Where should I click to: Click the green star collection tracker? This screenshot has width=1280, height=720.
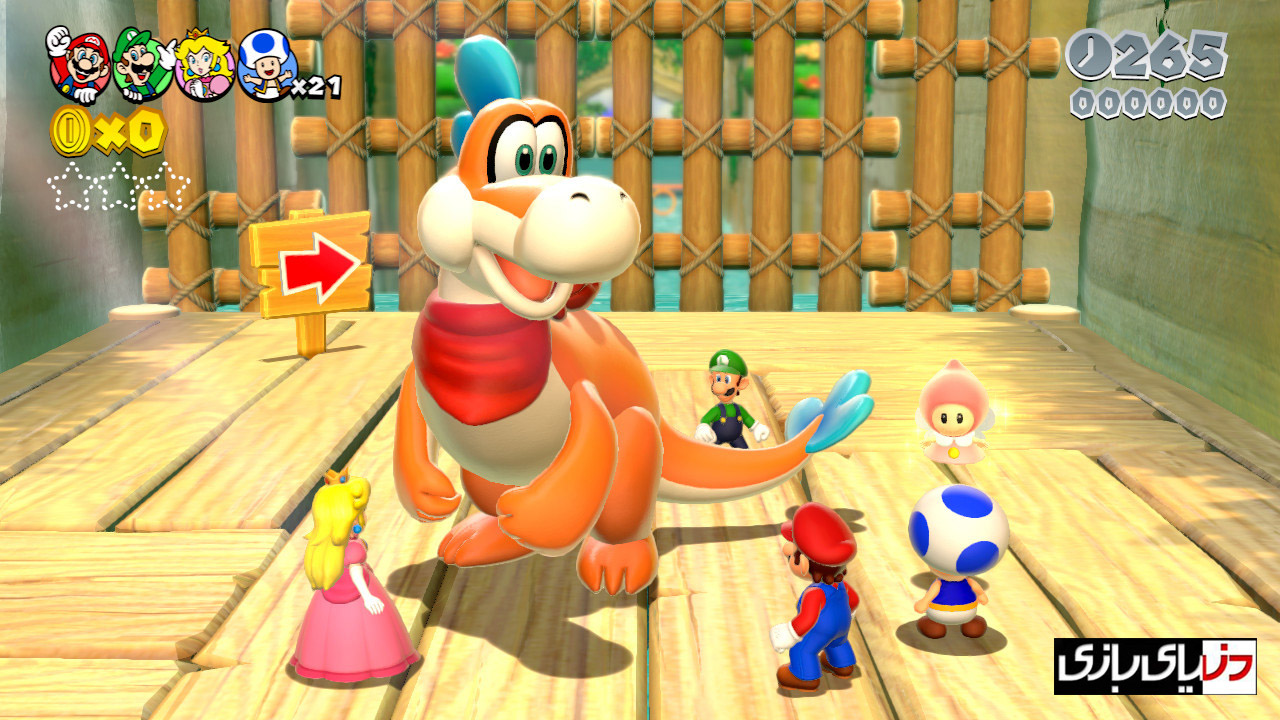118,187
